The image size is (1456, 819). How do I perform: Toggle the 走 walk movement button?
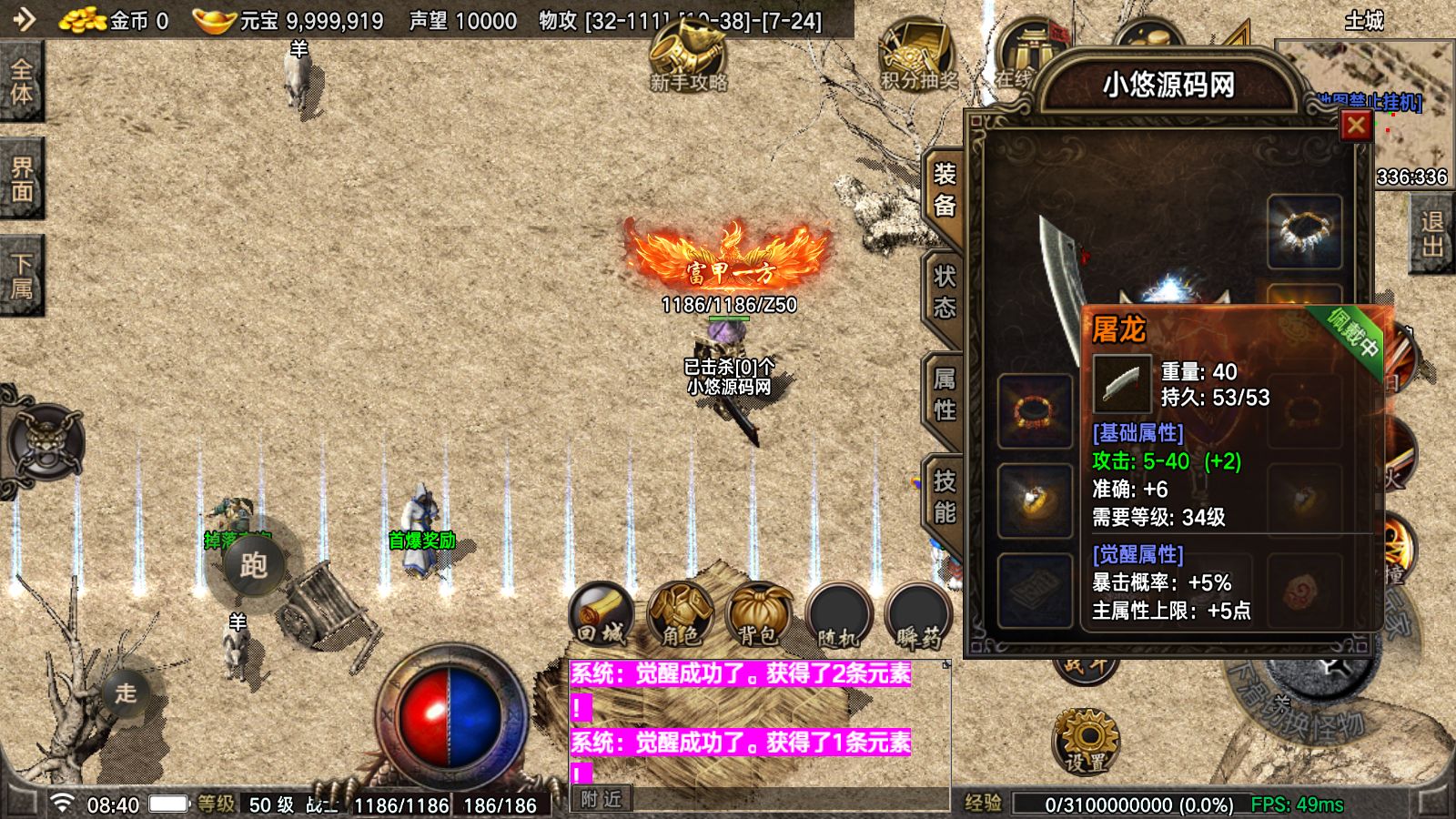(x=126, y=693)
